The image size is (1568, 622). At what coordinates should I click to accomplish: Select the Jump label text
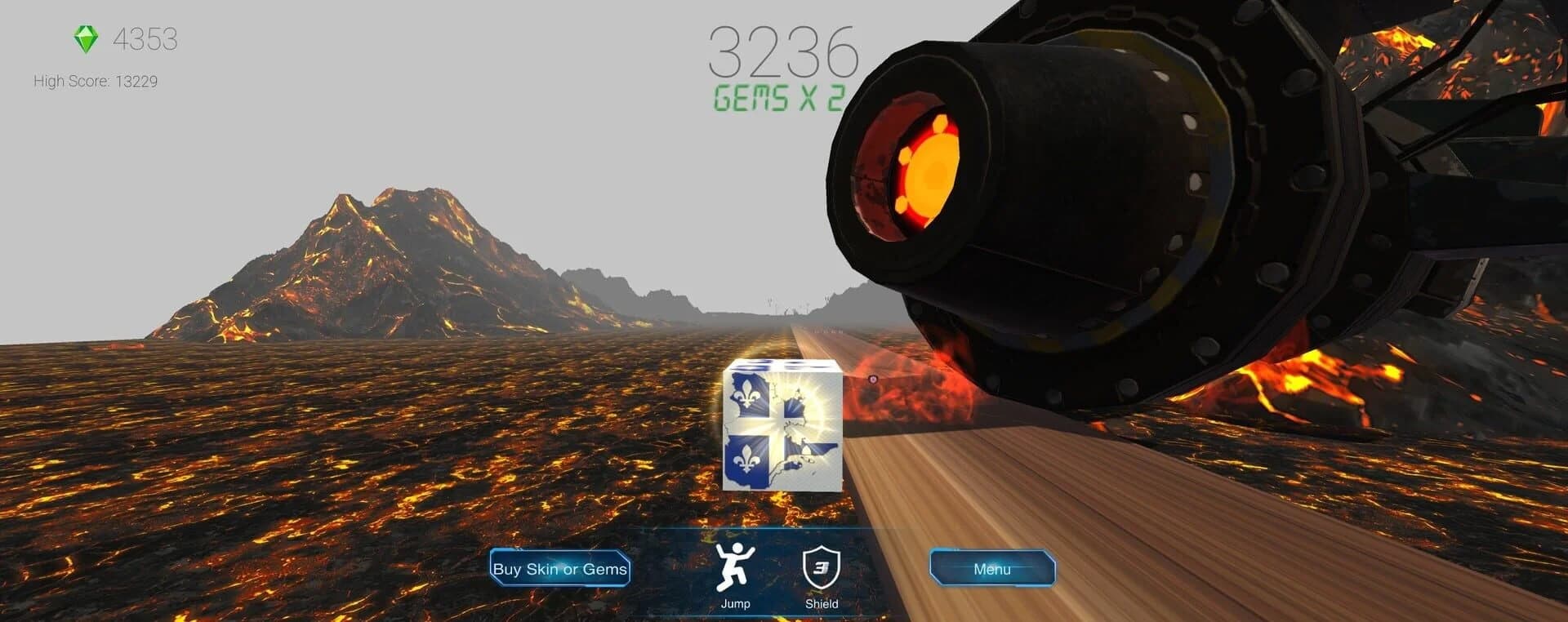735,604
